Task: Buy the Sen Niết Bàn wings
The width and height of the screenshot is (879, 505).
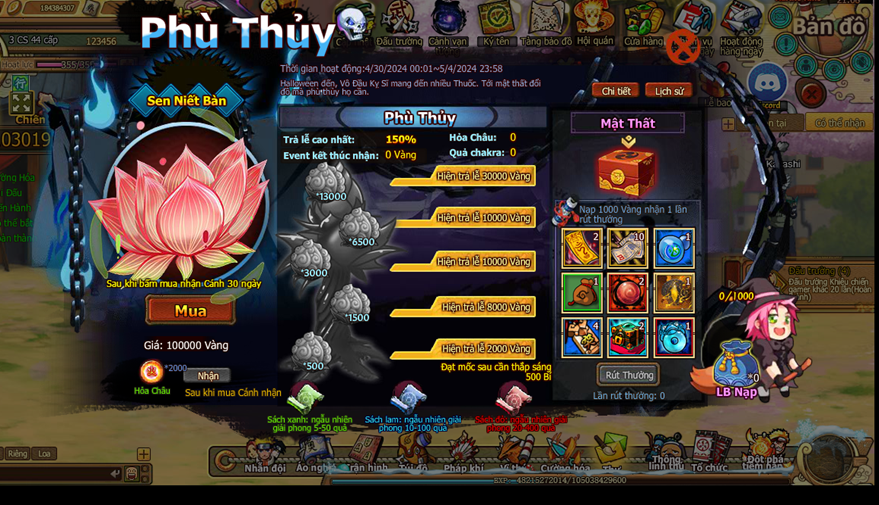Action: [190, 311]
